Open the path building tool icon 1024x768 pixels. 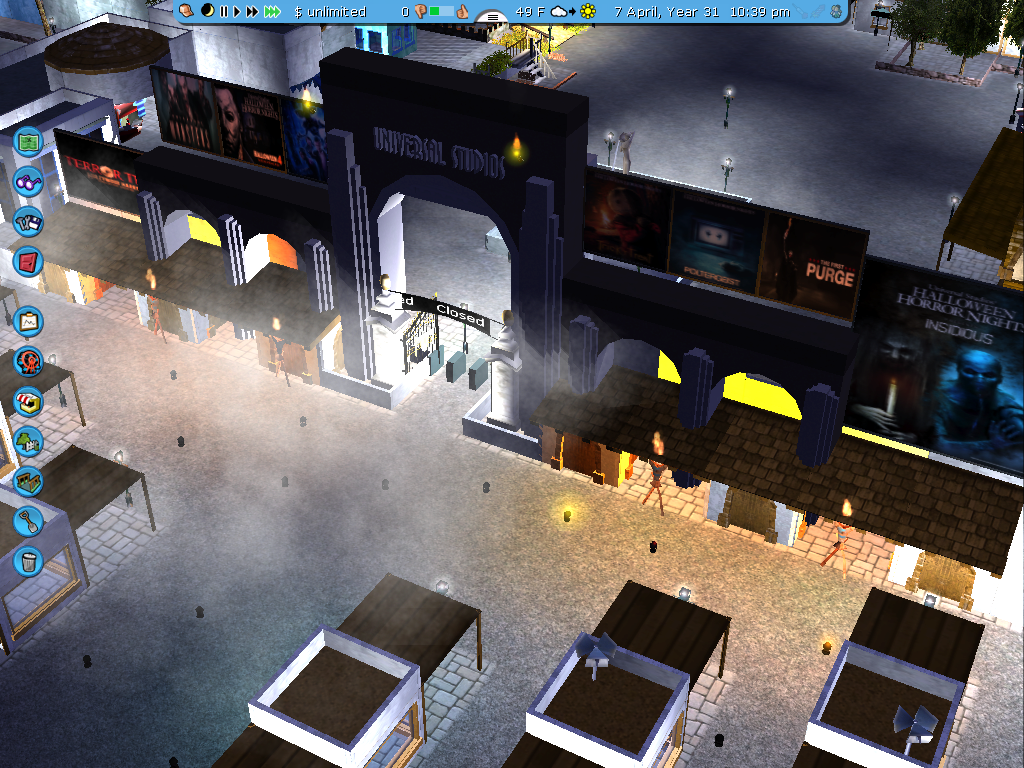(28, 480)
